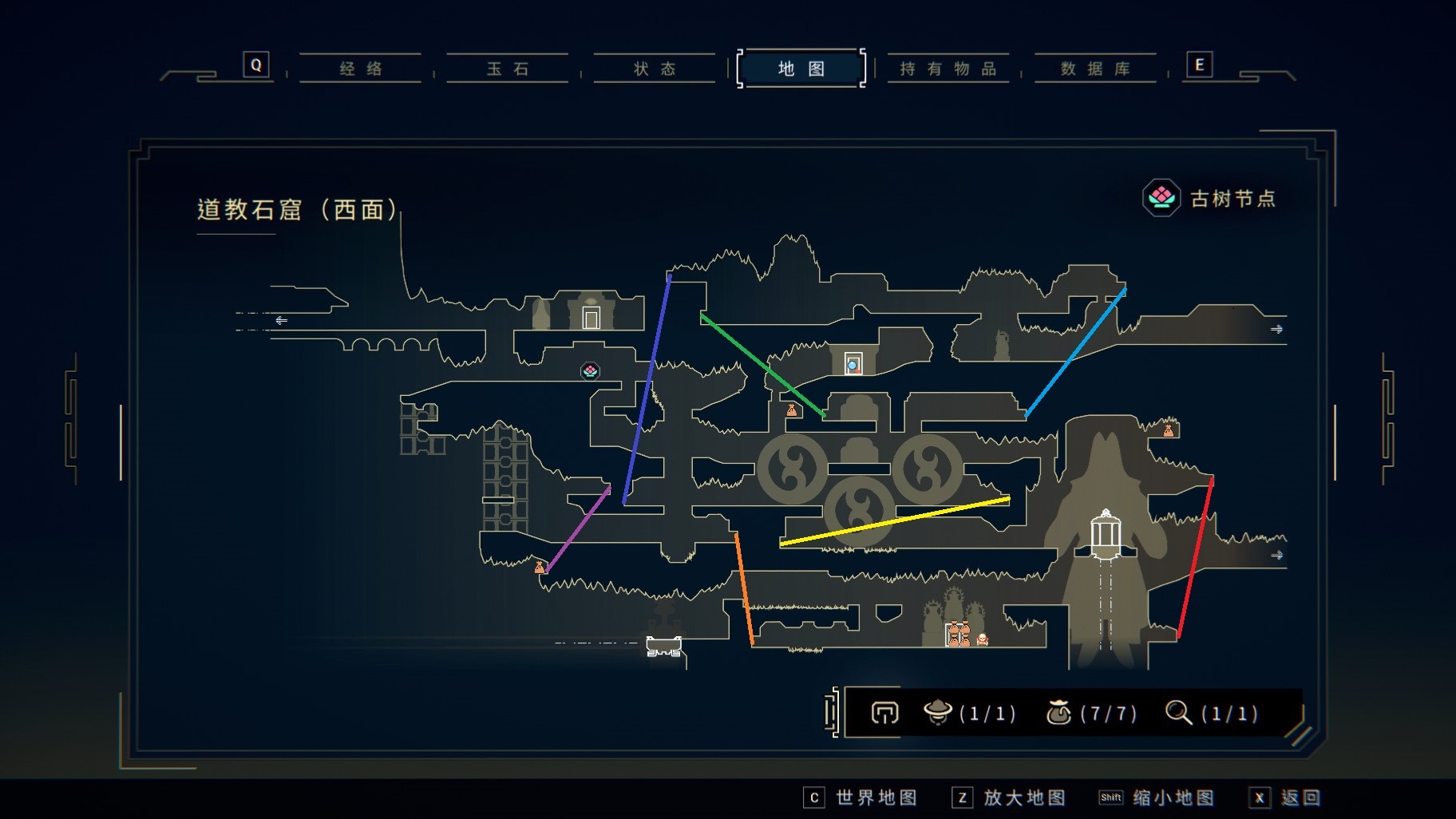Show the 持有物品 tab

pos(948,69)
